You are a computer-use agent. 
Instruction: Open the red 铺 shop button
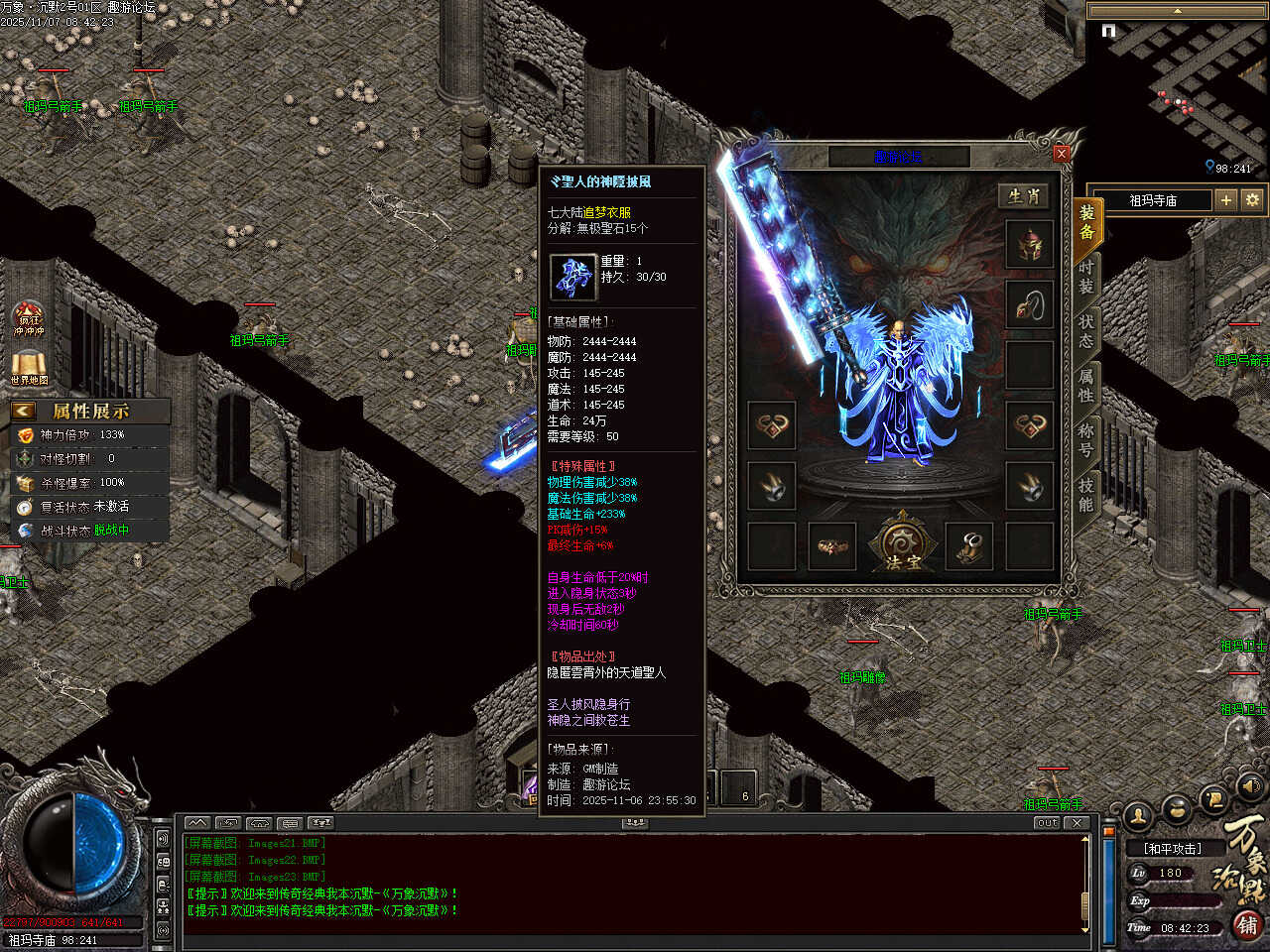[1247, 925]
